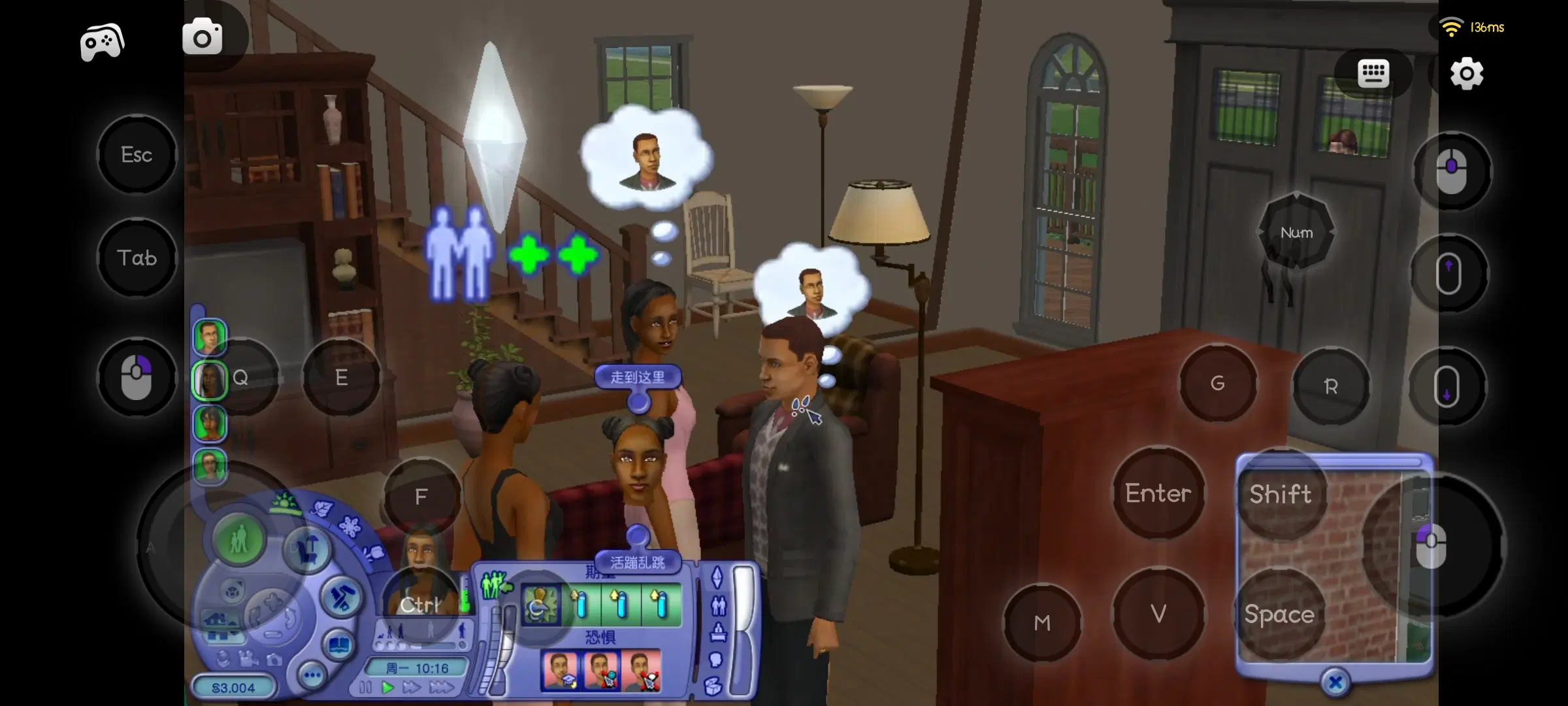Pause the game with the pause button
Image resolution: width=1568 pixels, height=706 pixels.
pyautogui.click(x=365, y=686)
